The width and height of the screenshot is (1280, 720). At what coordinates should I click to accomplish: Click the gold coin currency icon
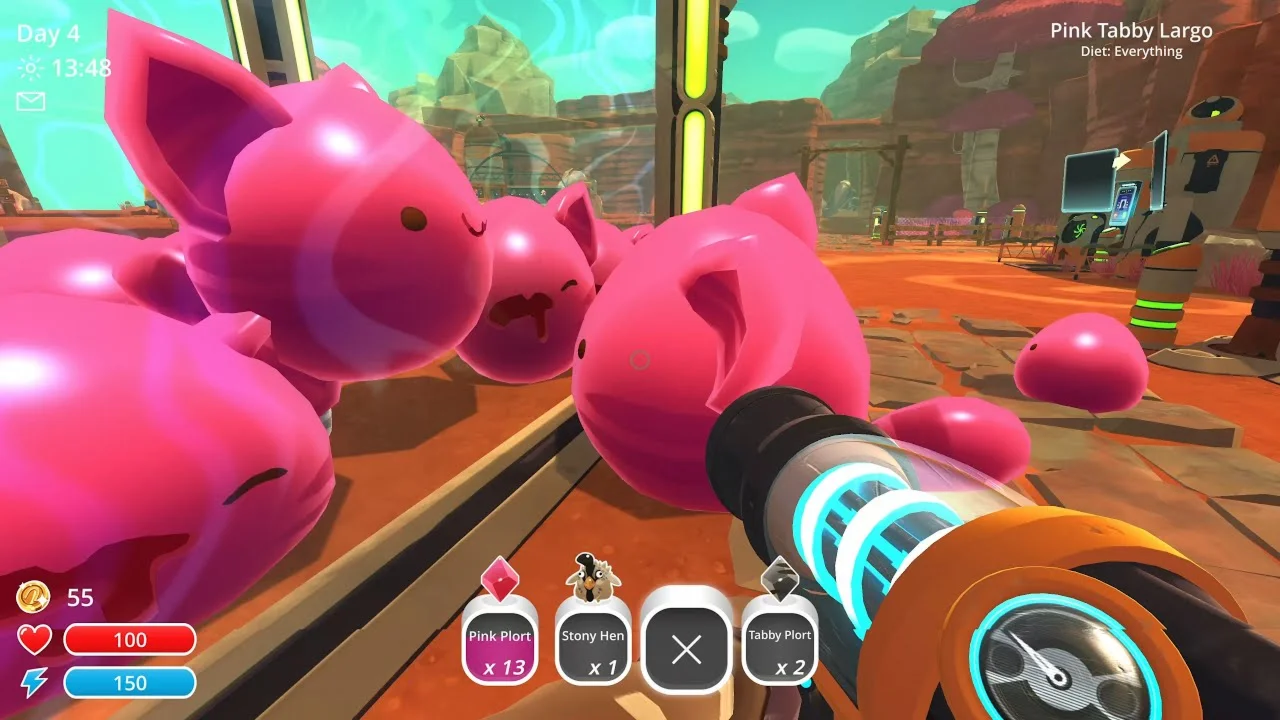point(32,599)
